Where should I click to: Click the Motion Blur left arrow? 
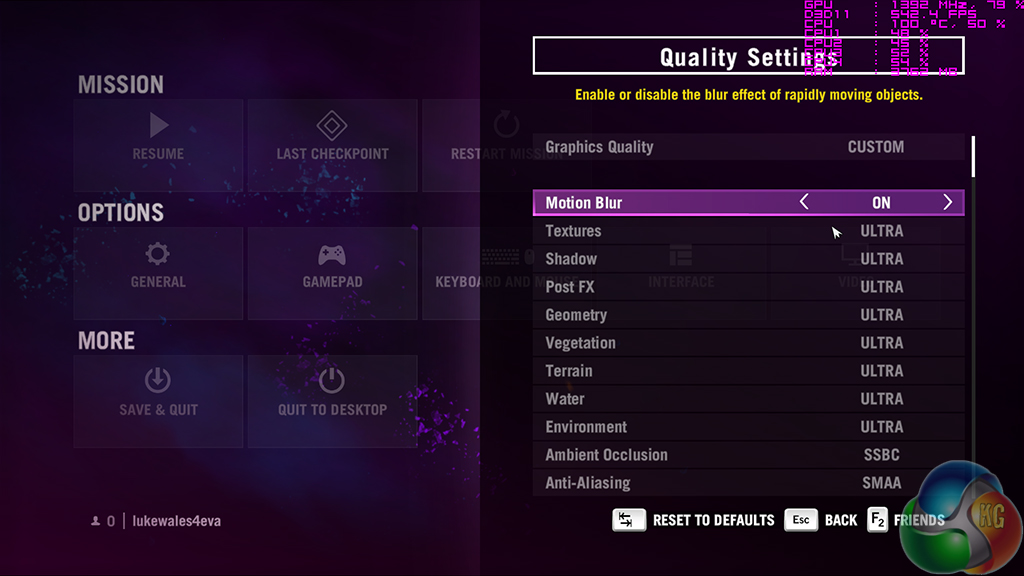(804, 203)
